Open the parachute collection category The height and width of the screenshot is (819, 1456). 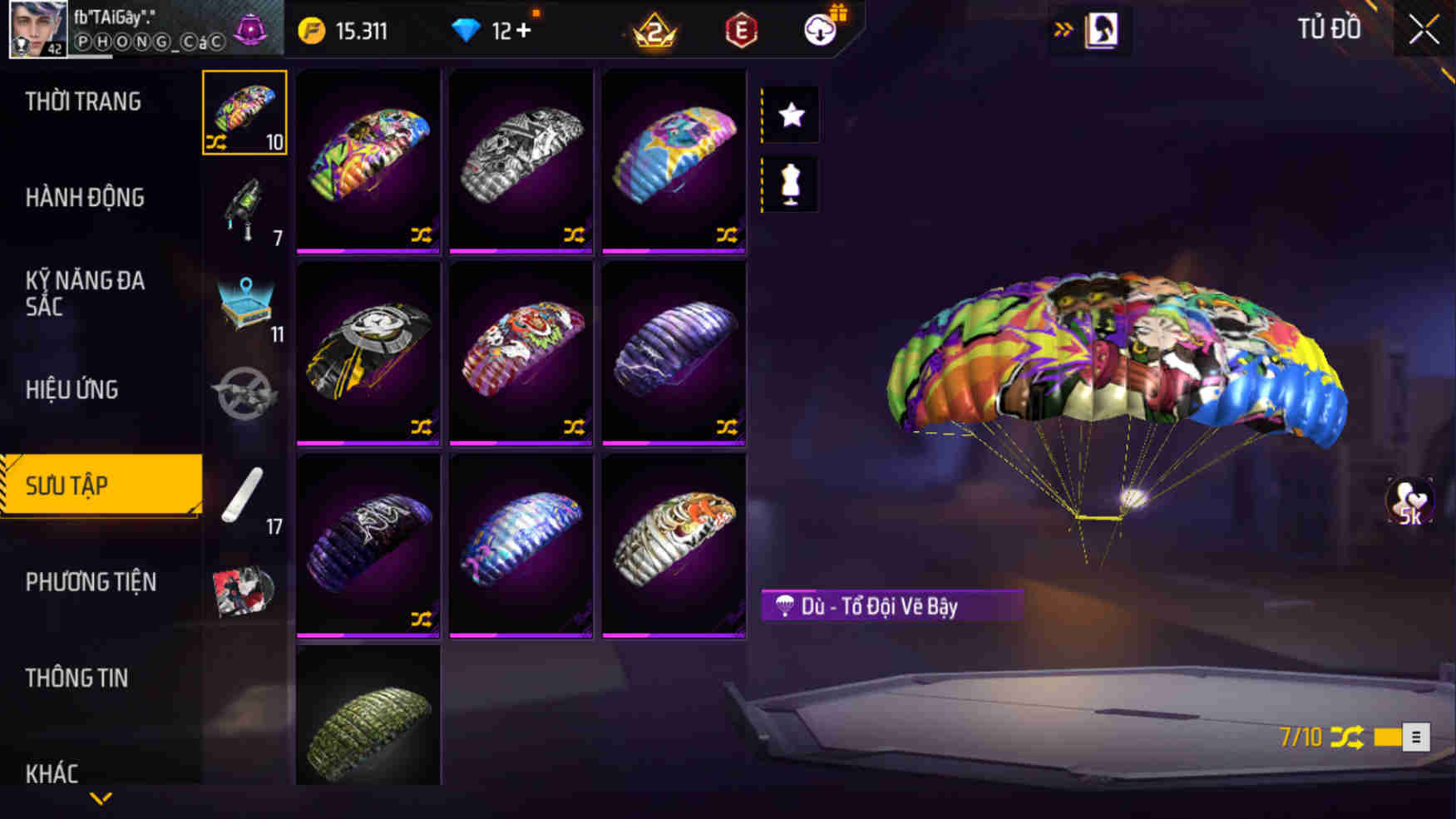coord(245,111)
